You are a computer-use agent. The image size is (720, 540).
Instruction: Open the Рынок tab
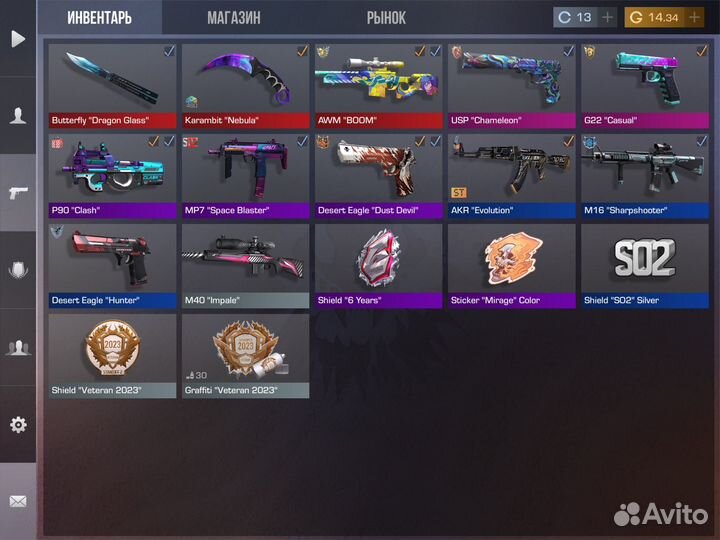pyautogui.click(x=386, y=18)
